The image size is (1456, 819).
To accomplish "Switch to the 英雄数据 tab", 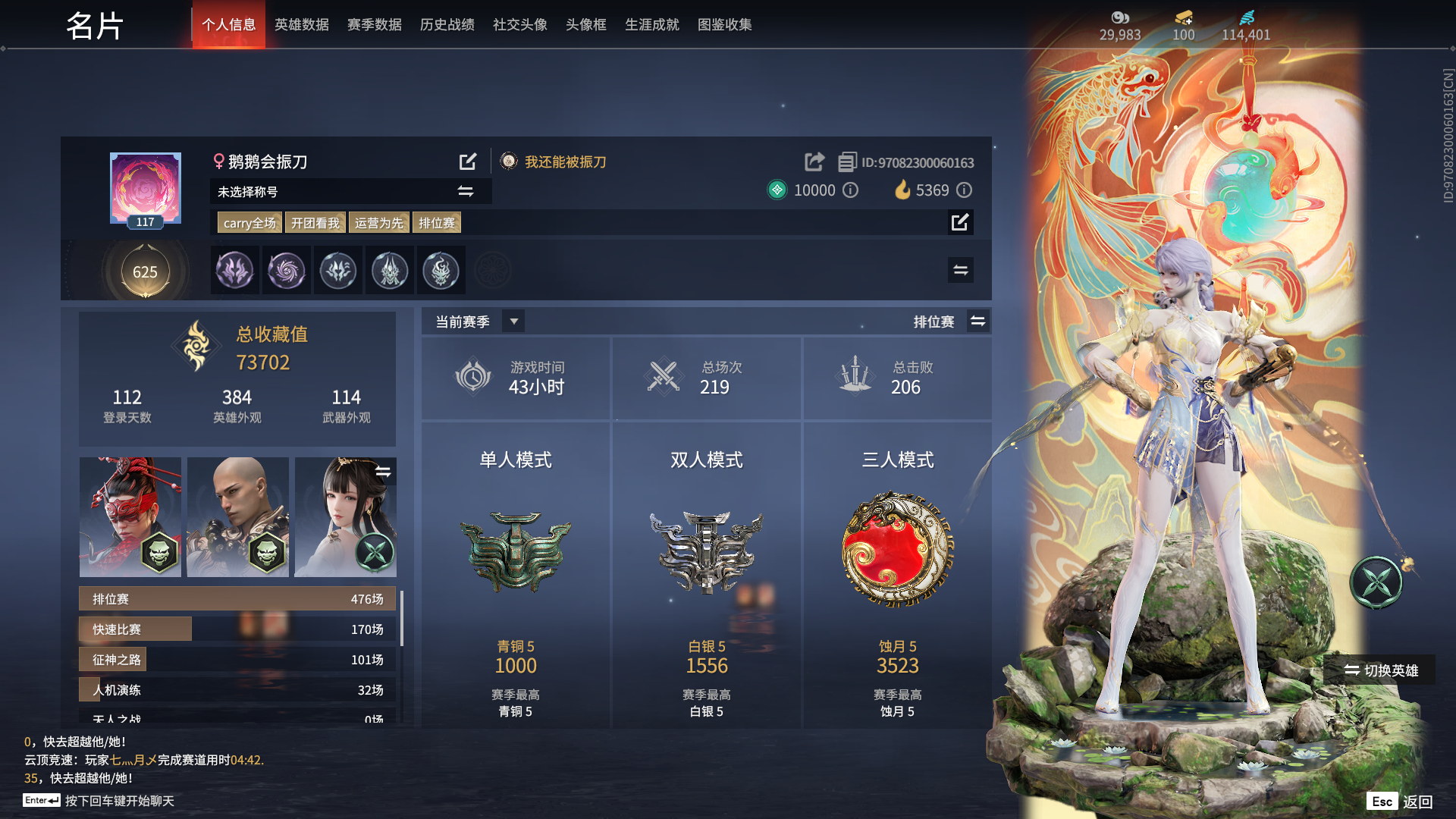I will [301, 24].
